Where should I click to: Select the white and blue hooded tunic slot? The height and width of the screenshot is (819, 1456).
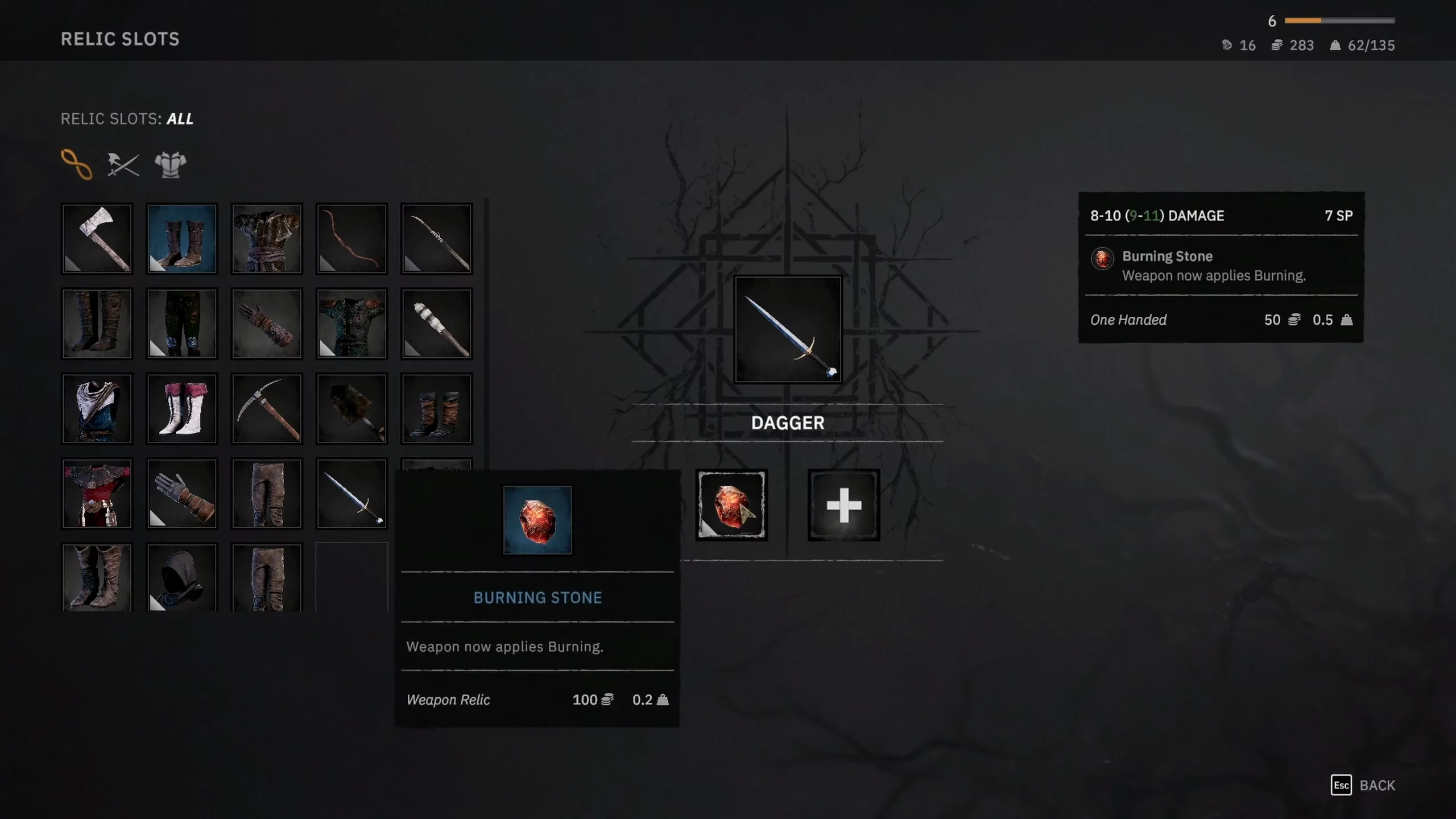97,409
